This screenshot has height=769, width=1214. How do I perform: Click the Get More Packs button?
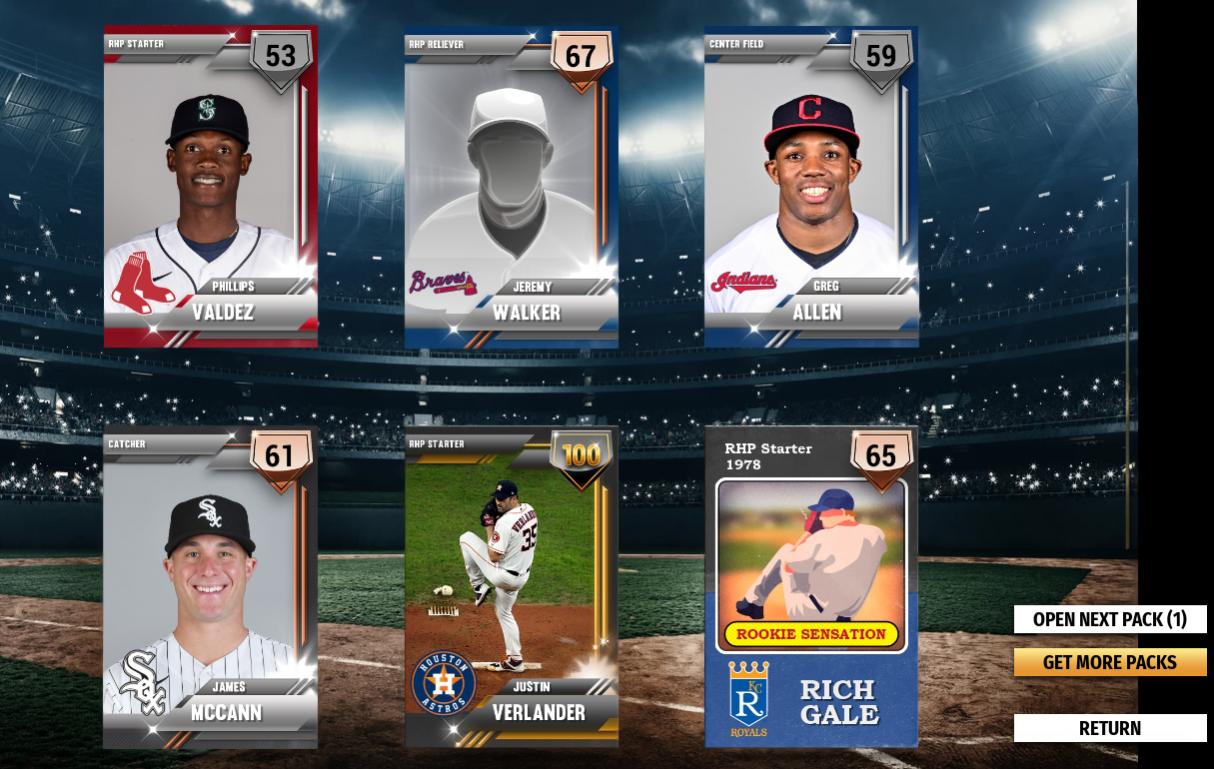tap(1110, 662)
